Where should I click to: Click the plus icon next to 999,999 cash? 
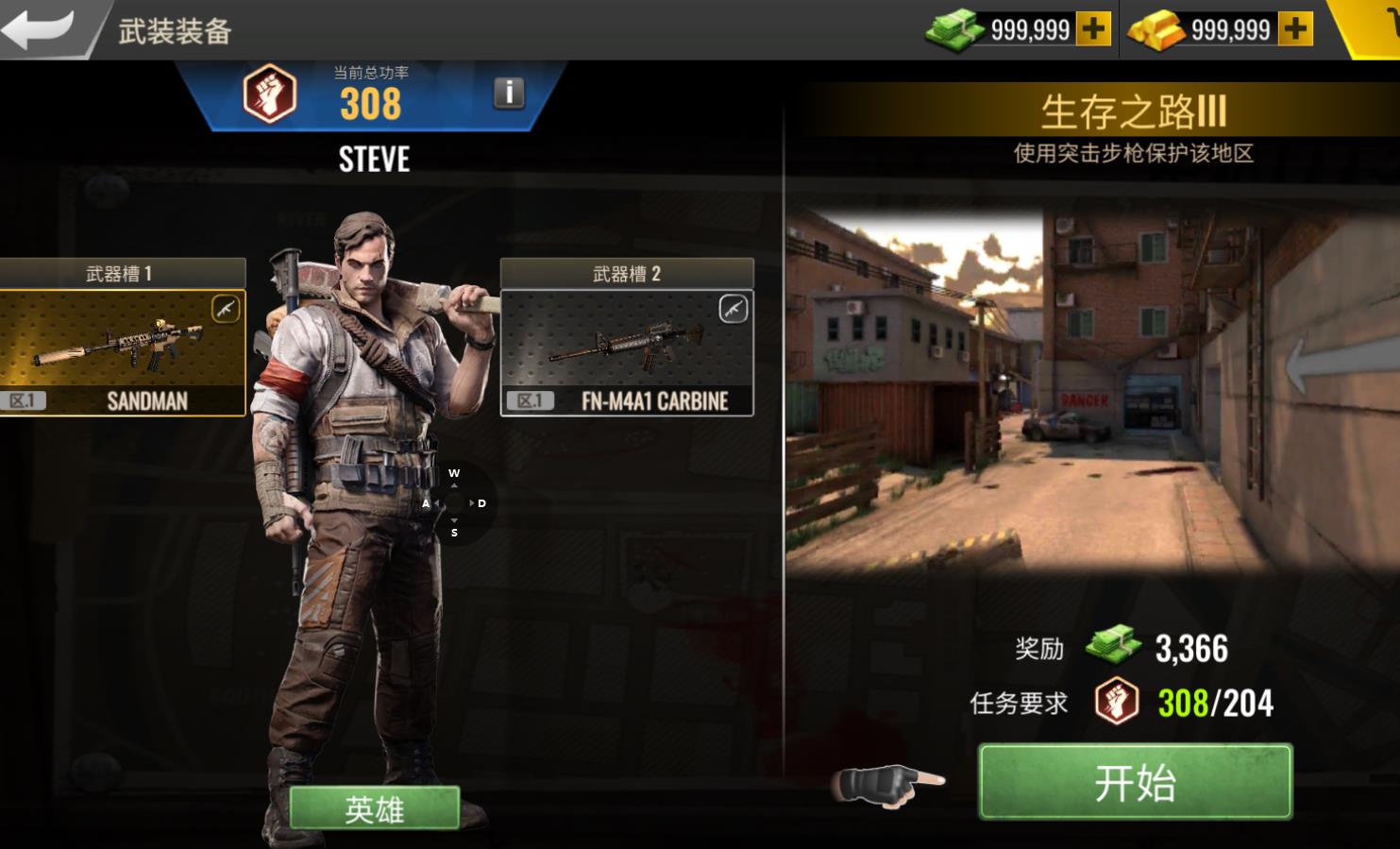tap(1093, 29)
